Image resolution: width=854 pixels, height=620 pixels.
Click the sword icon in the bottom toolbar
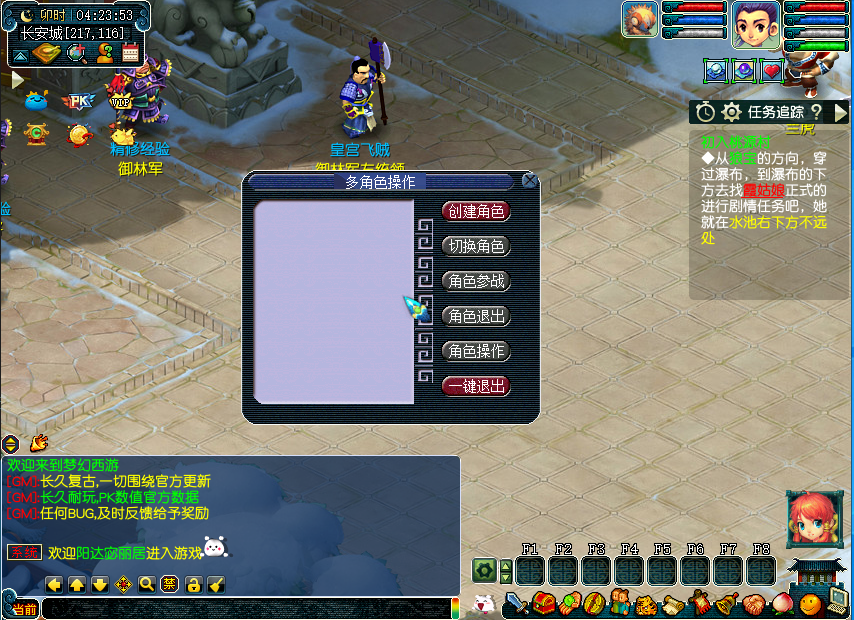516,603
